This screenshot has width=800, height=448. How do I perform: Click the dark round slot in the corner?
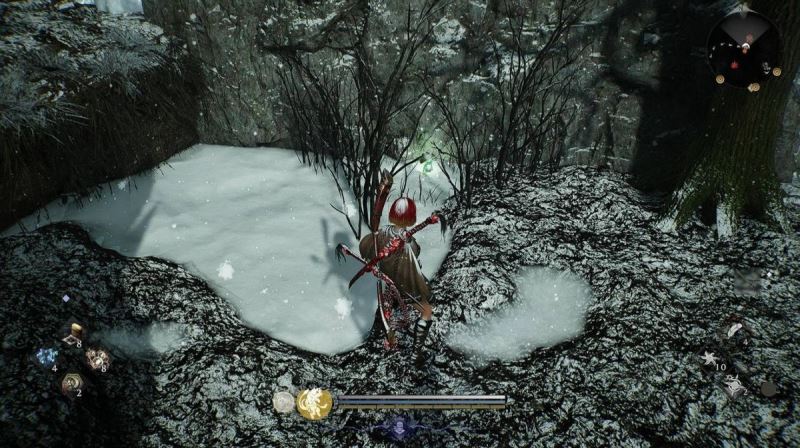coord(768,387)
